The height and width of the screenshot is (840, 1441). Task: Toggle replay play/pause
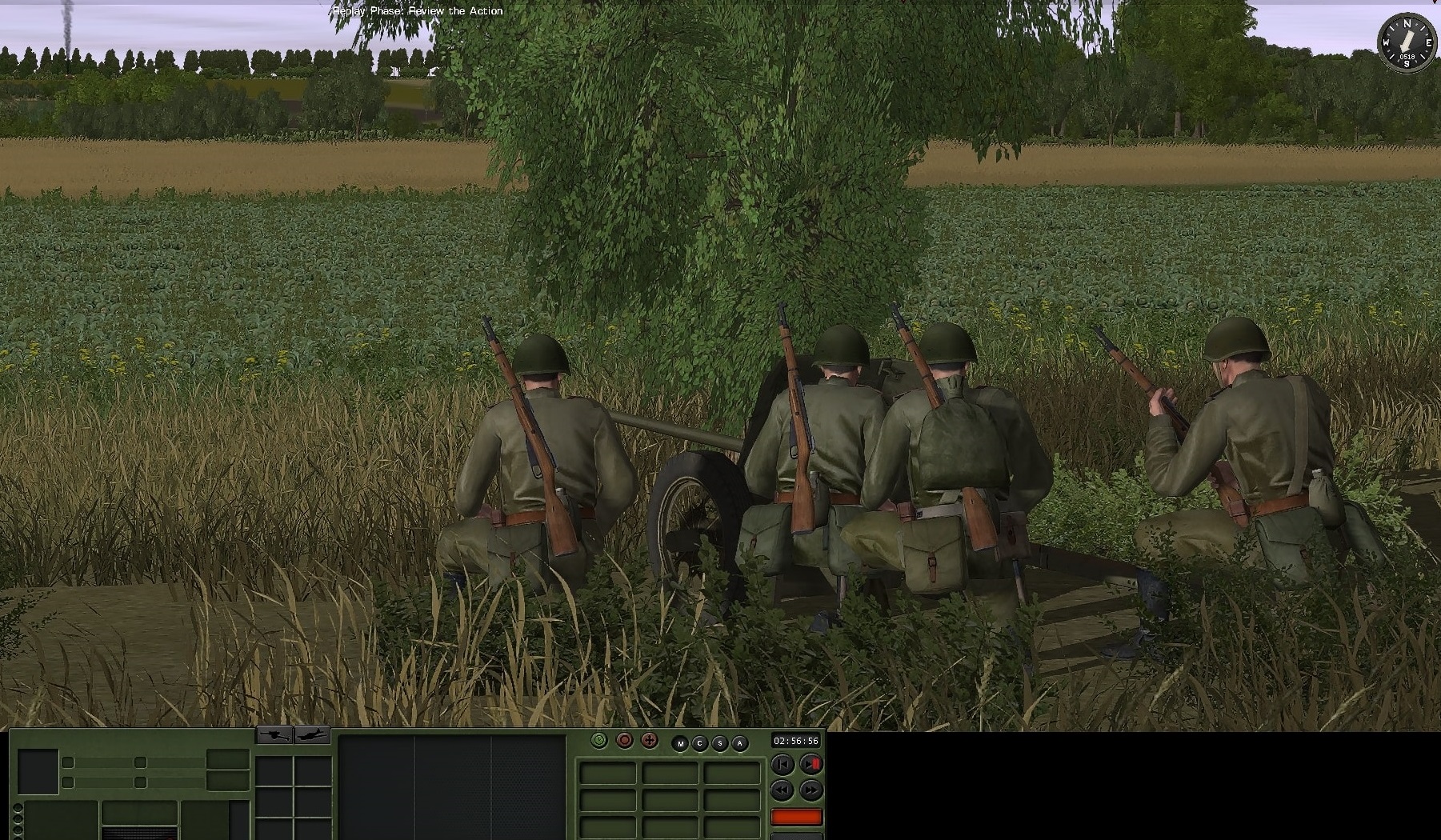pos(811,765)
